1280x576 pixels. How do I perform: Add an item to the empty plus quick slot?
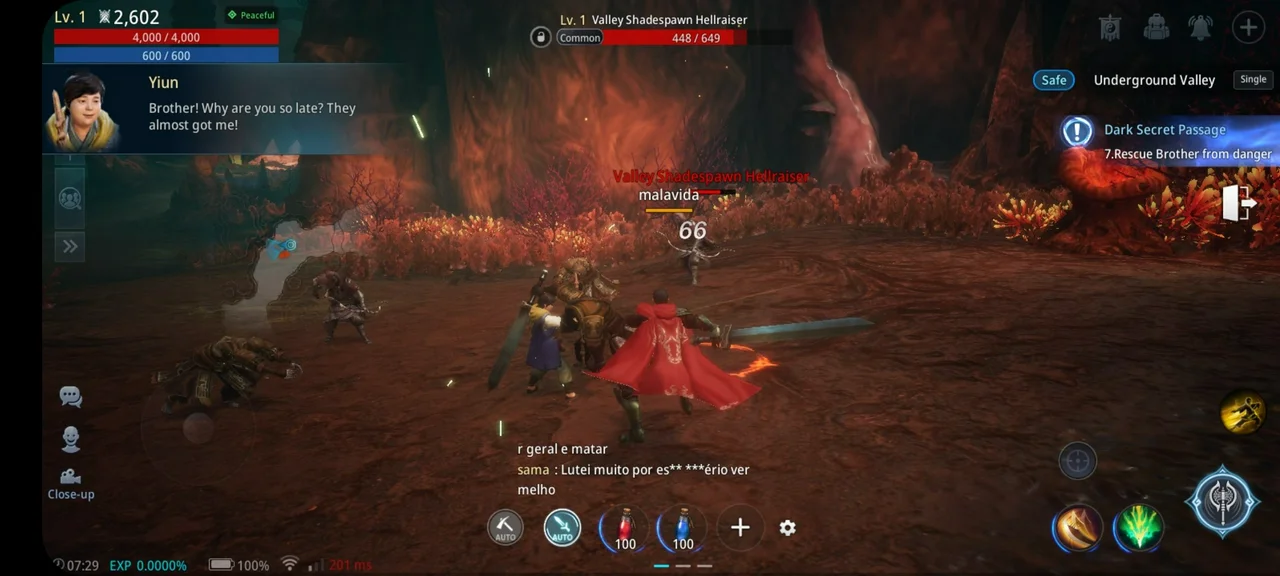[740, 528]
